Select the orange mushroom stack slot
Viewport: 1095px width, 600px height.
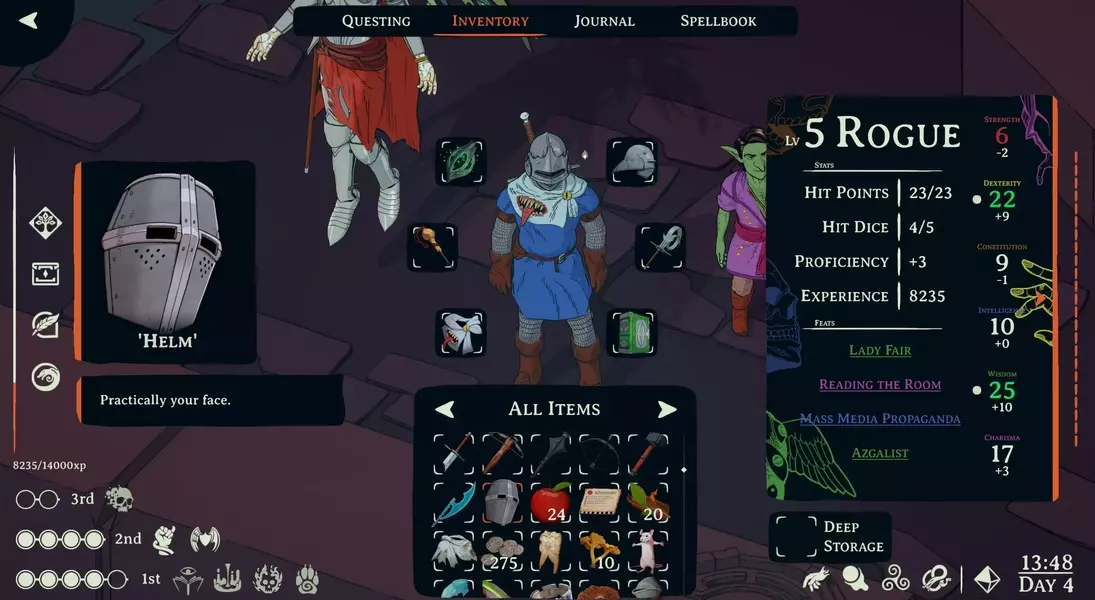point(601,550)
